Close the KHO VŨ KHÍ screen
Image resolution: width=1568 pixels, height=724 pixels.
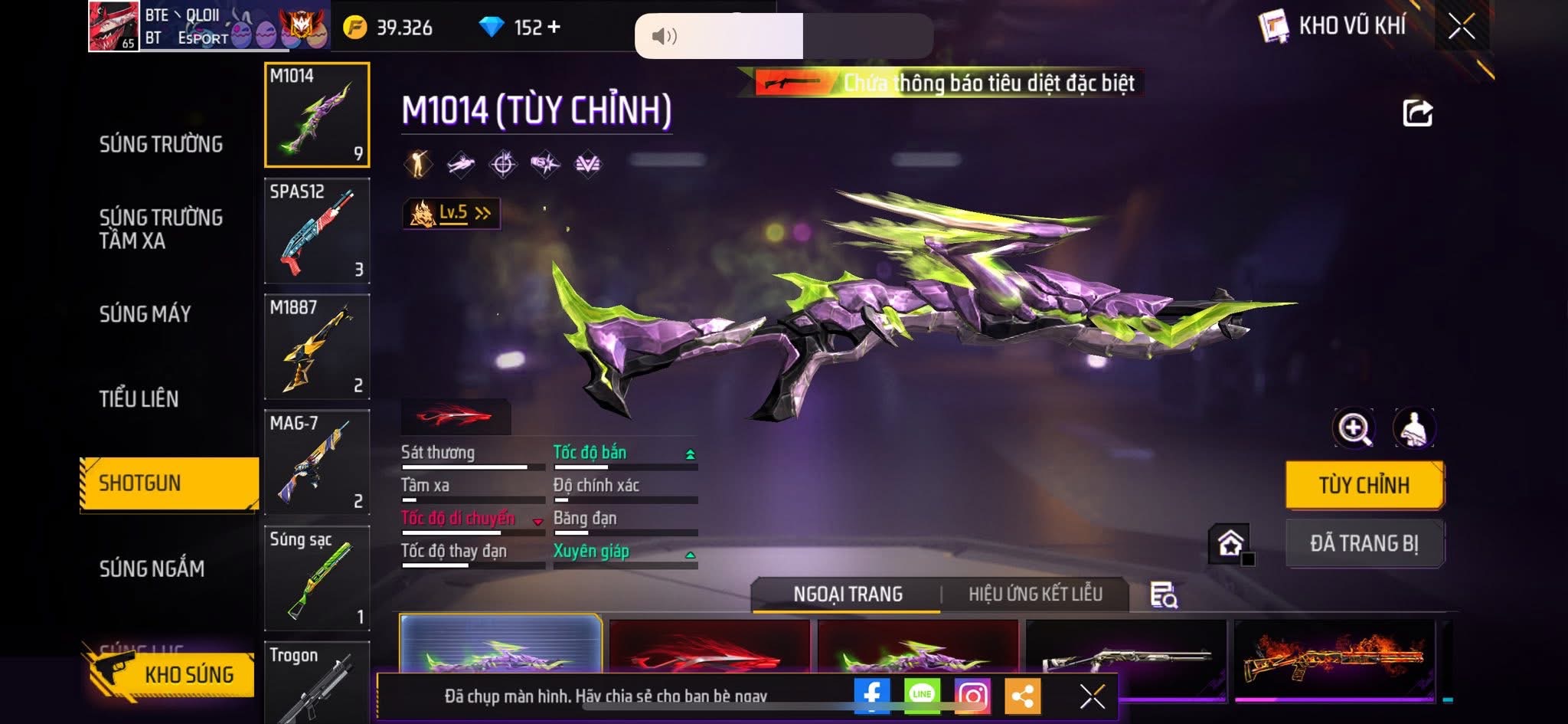(x=1461, y=27)
